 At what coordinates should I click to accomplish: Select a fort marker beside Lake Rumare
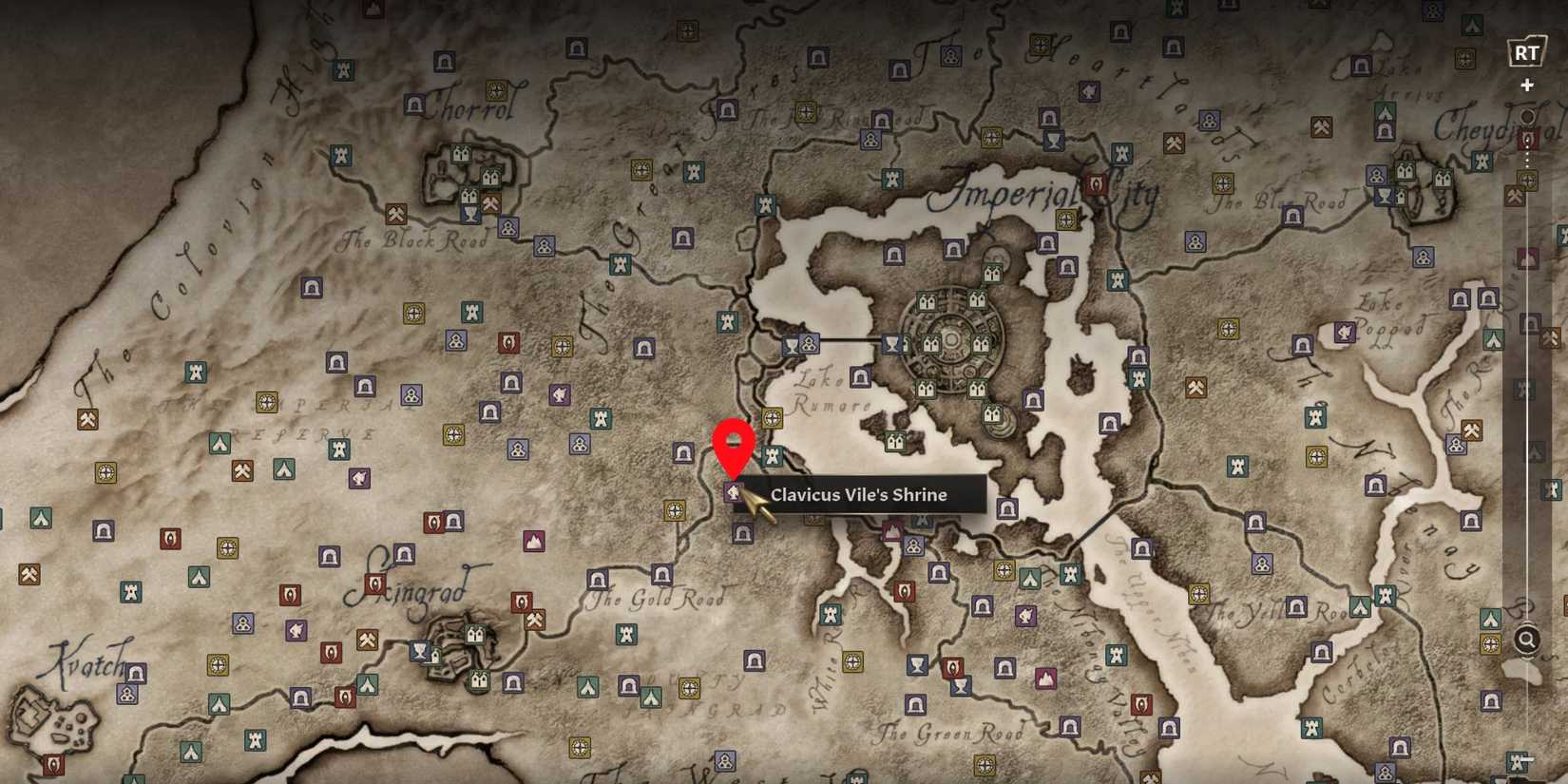point(858,379)
